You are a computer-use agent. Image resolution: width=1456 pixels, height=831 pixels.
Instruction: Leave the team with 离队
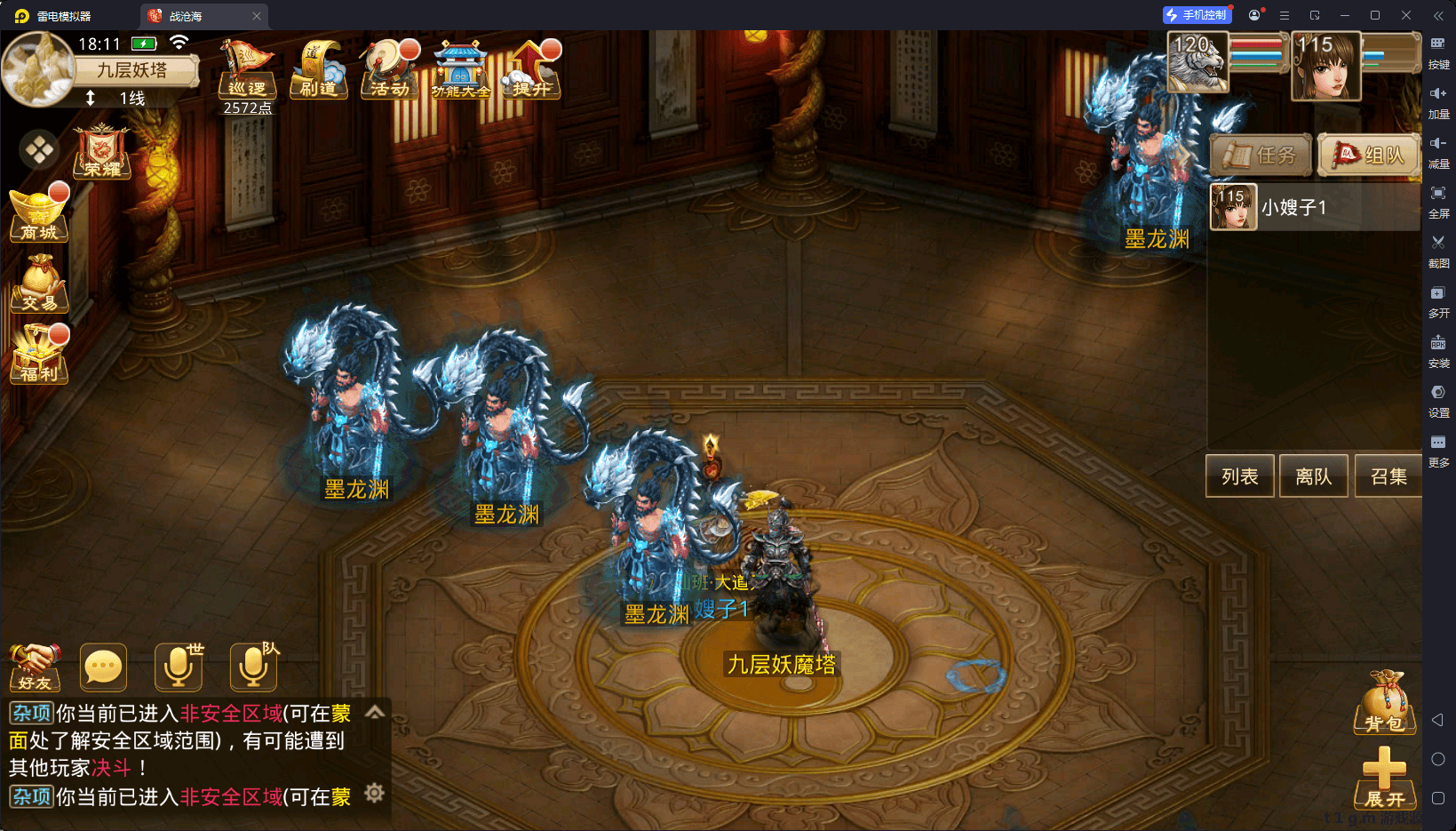click(x=1313, y=476)
